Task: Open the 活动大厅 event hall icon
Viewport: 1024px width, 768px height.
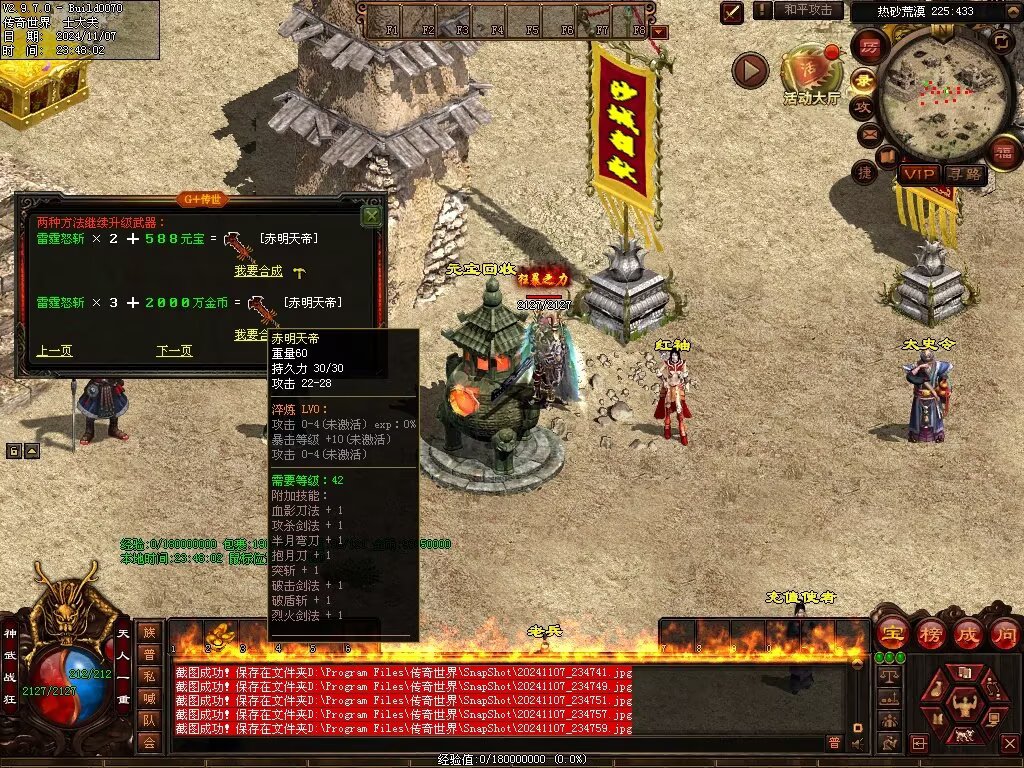Action: click(x=812, y=72)
